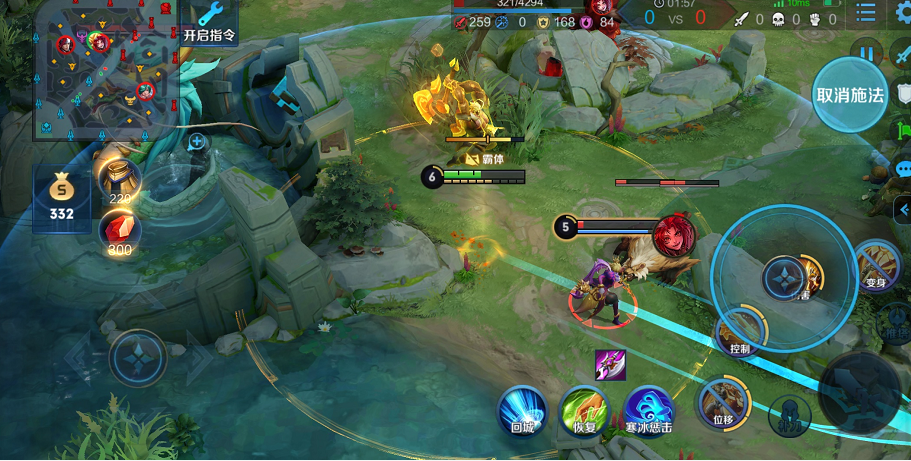
Task: Use the 控制 crowd-control skill
Action: pos(741,331)
